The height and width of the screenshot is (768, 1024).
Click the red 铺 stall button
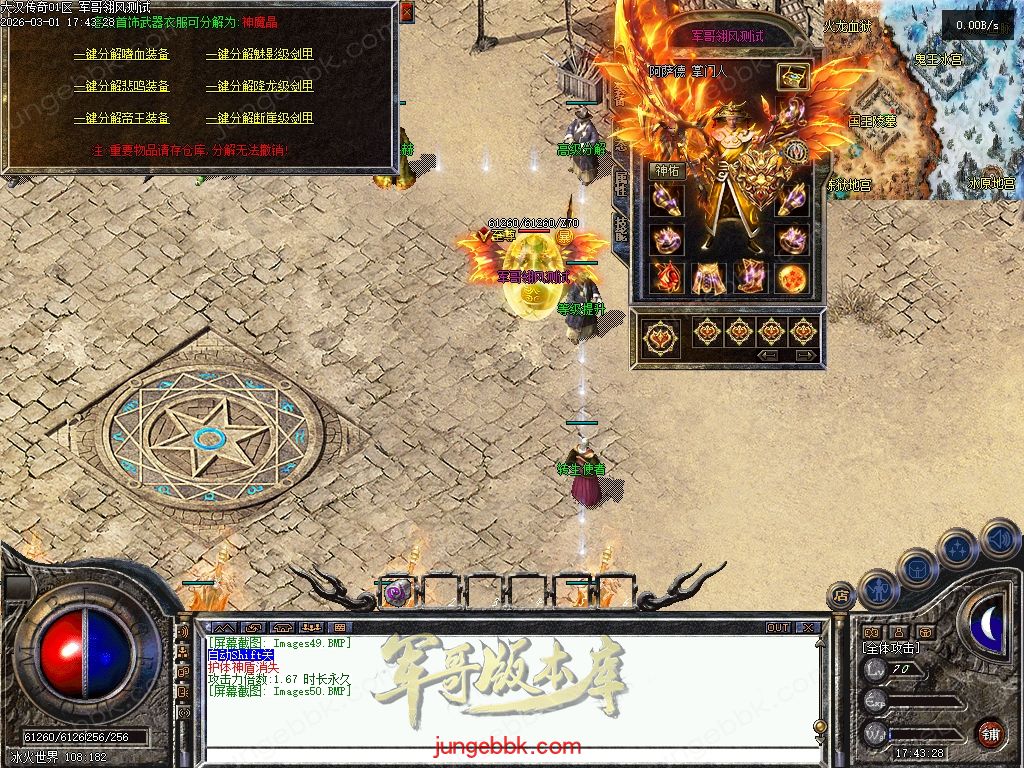(x=990, y=733)
